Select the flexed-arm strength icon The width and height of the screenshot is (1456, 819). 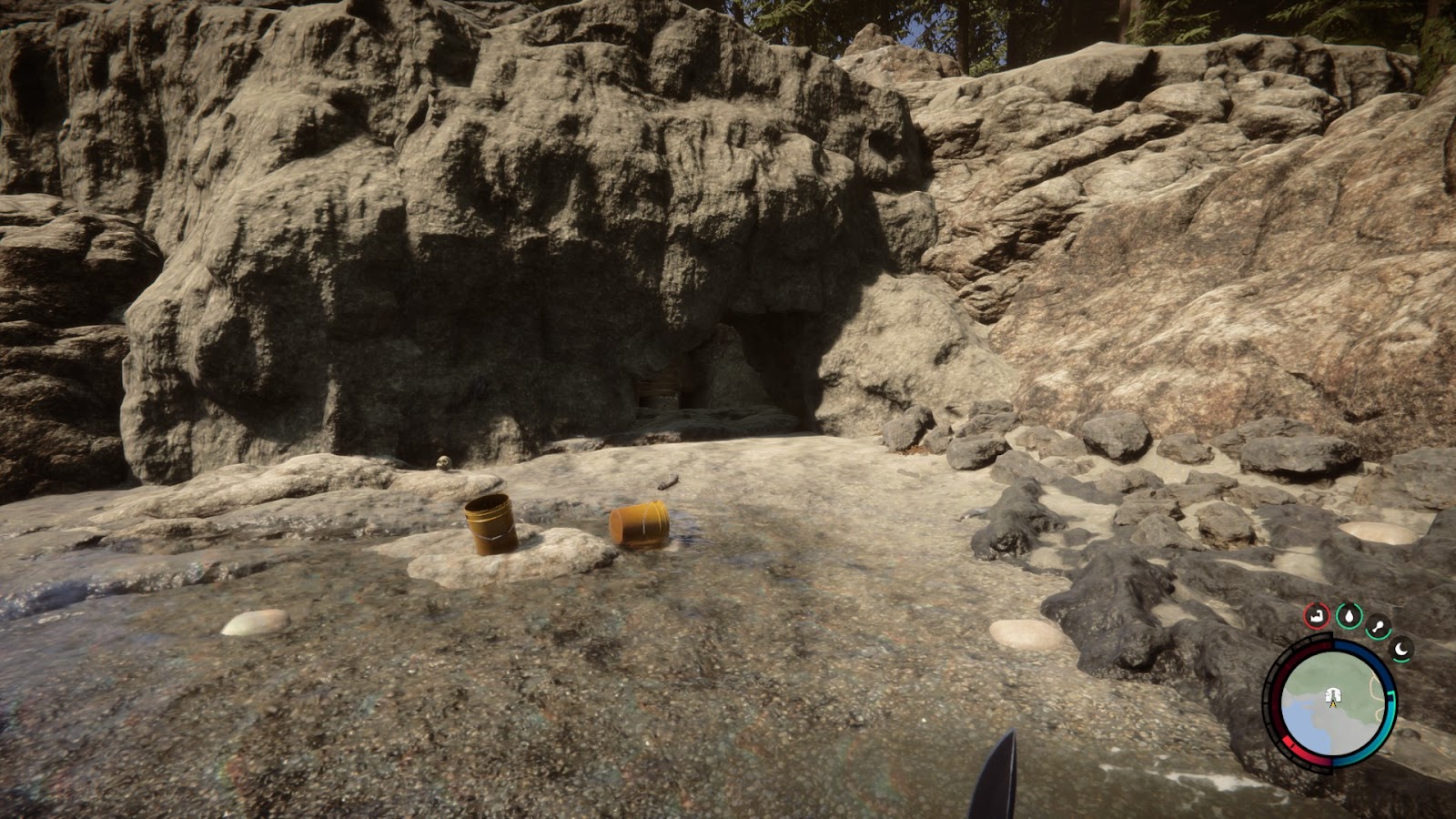(1315, 616)
